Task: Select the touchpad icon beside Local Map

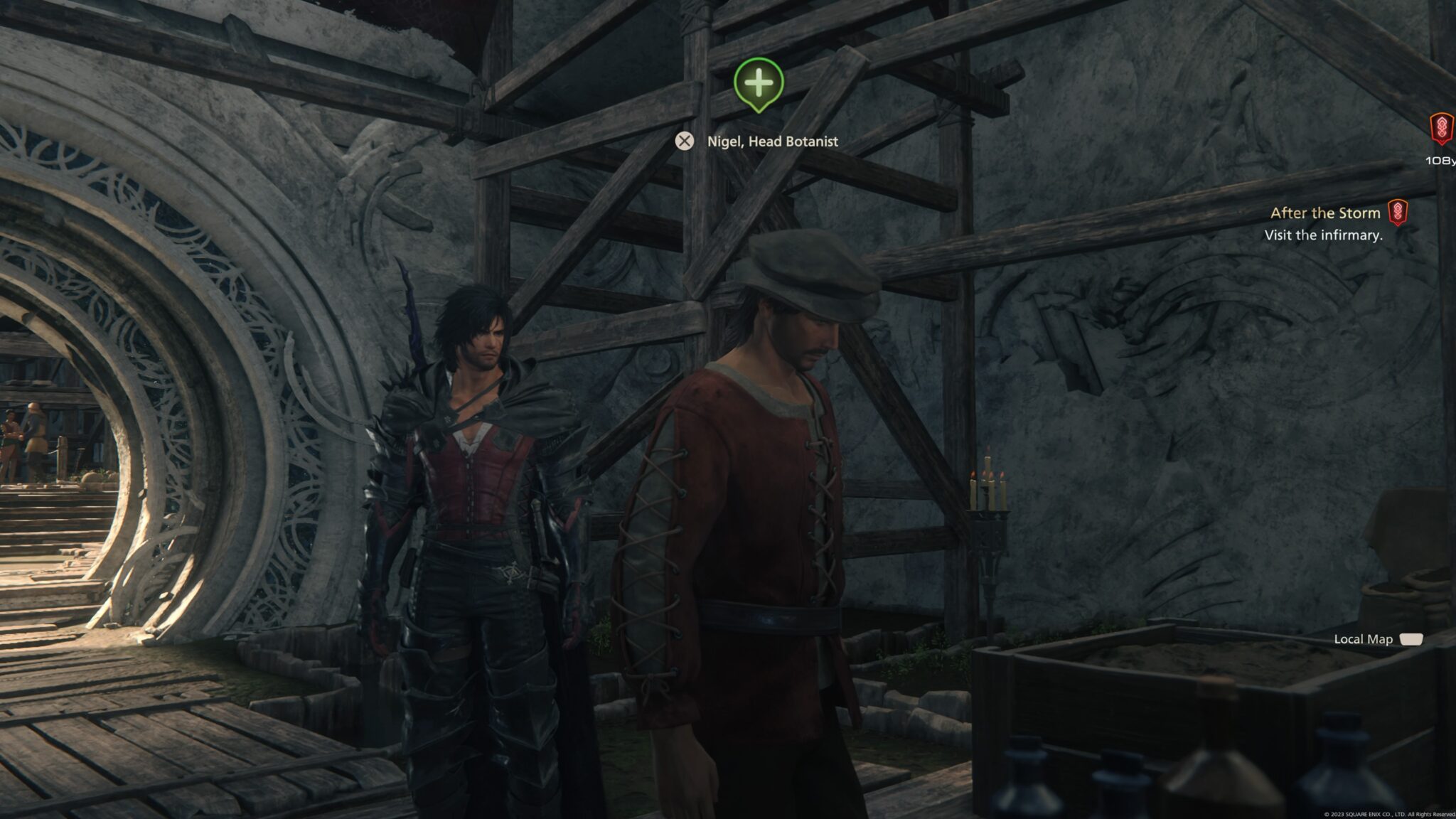Action: point(1413,639)
